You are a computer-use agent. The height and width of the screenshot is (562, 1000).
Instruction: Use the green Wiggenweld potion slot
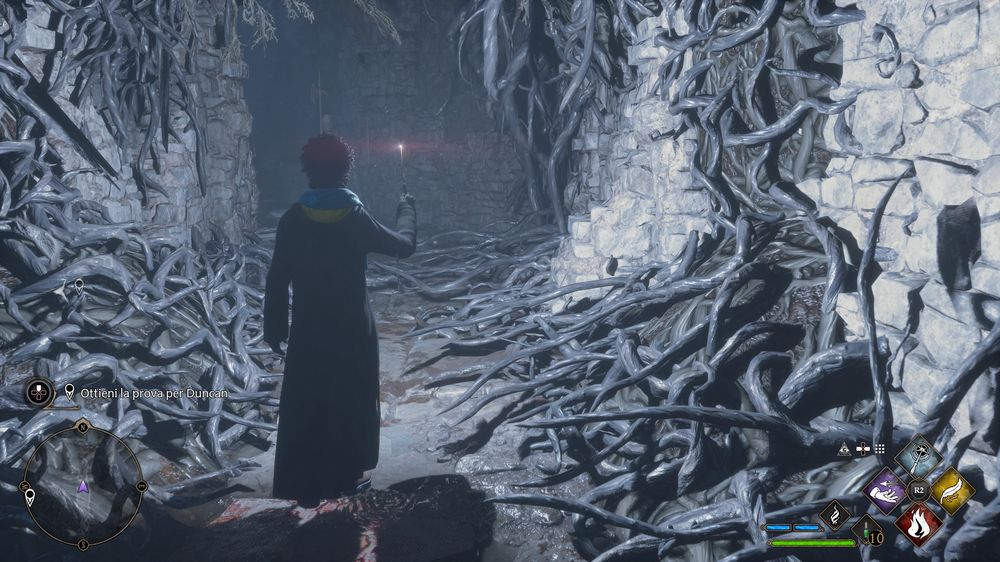click(867, 530)
